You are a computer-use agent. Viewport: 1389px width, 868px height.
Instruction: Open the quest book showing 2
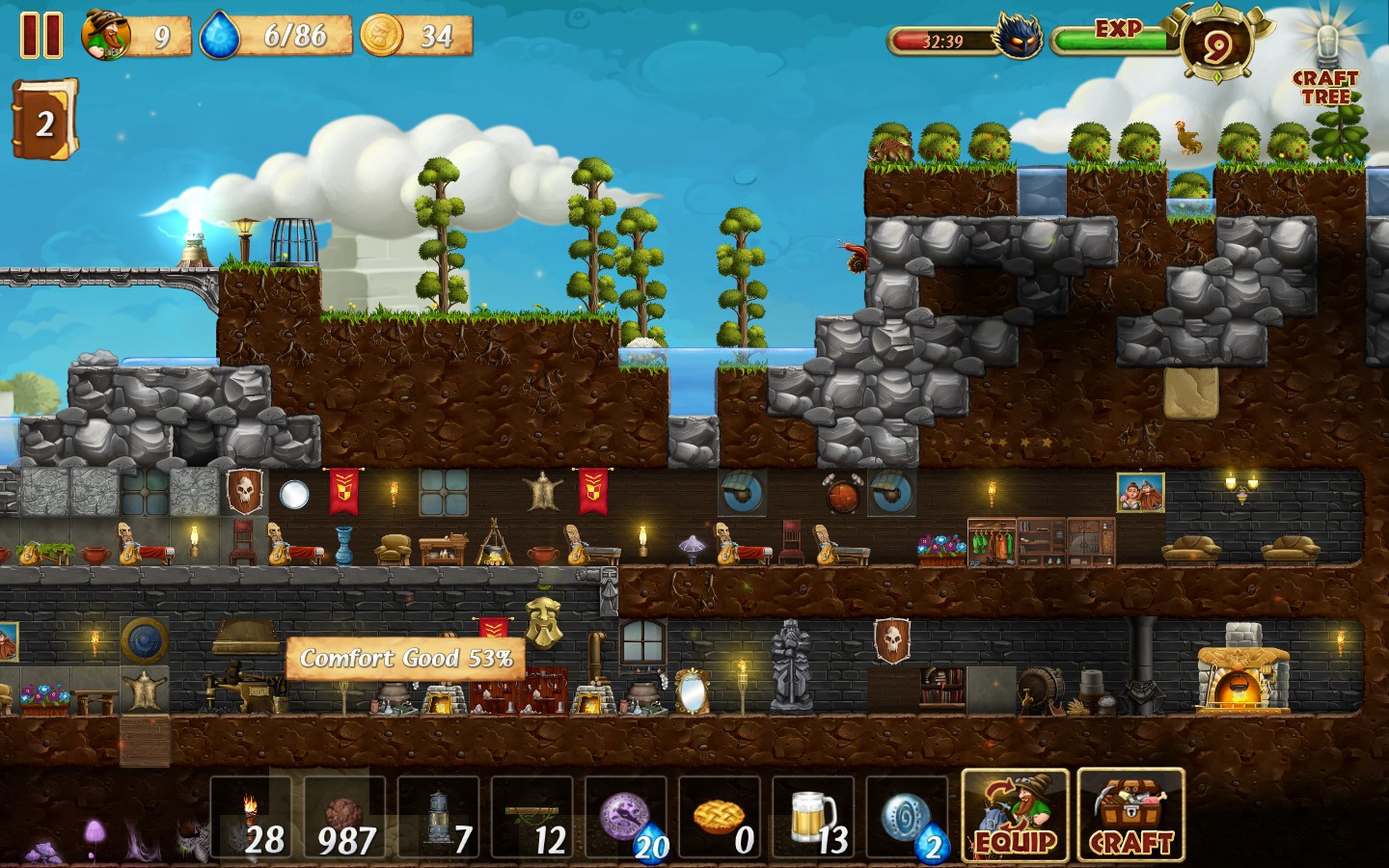[44, 120]
